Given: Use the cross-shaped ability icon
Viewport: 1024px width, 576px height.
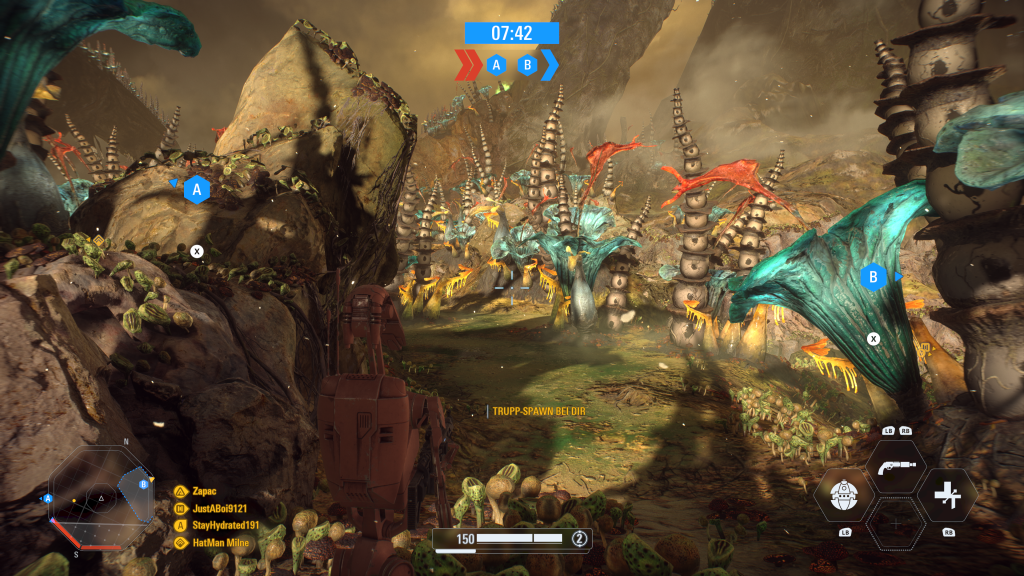Looking at the screenshot, I should tap(946, 495).
